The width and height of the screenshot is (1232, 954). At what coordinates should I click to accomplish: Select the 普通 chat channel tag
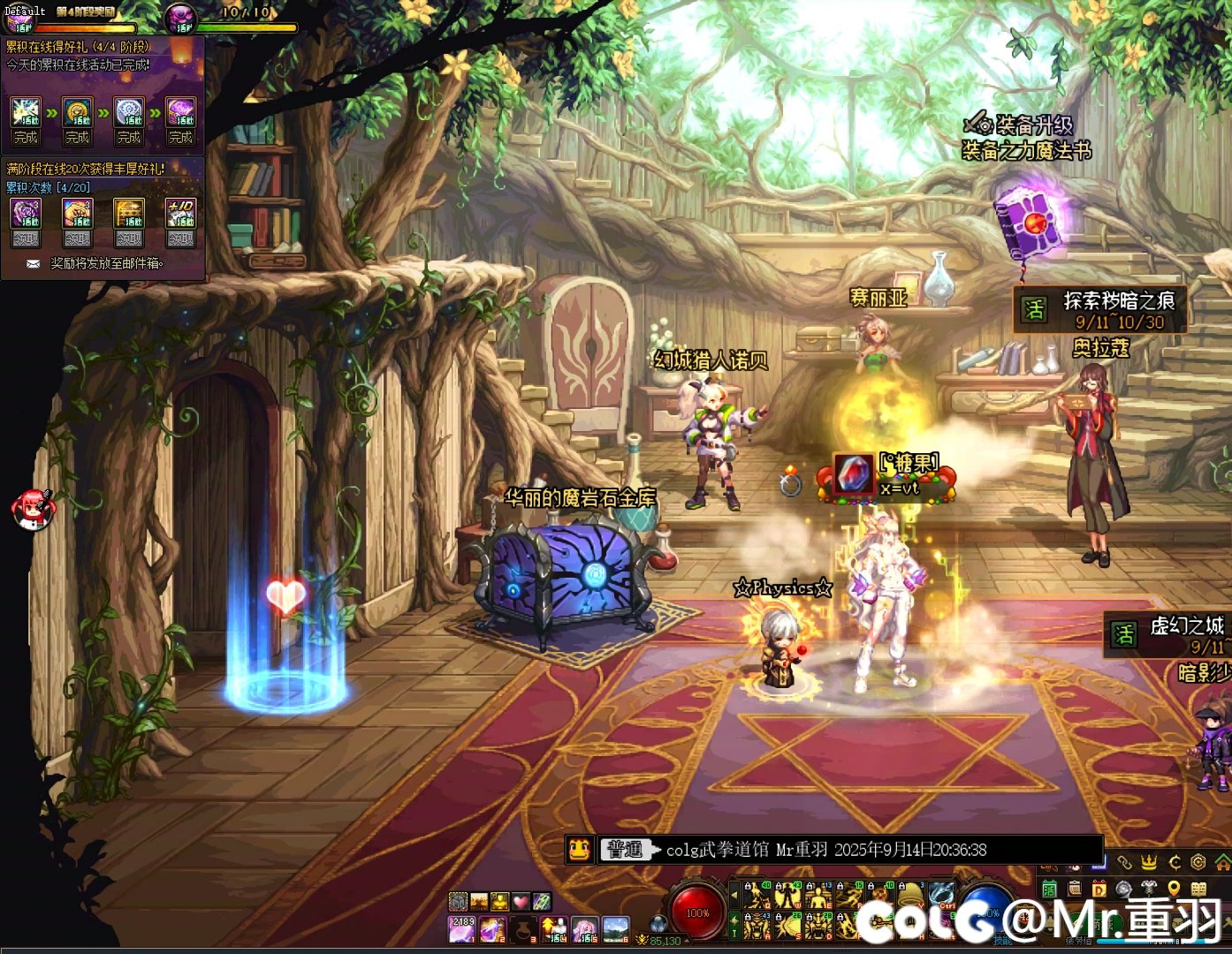(x=626, y=850)
